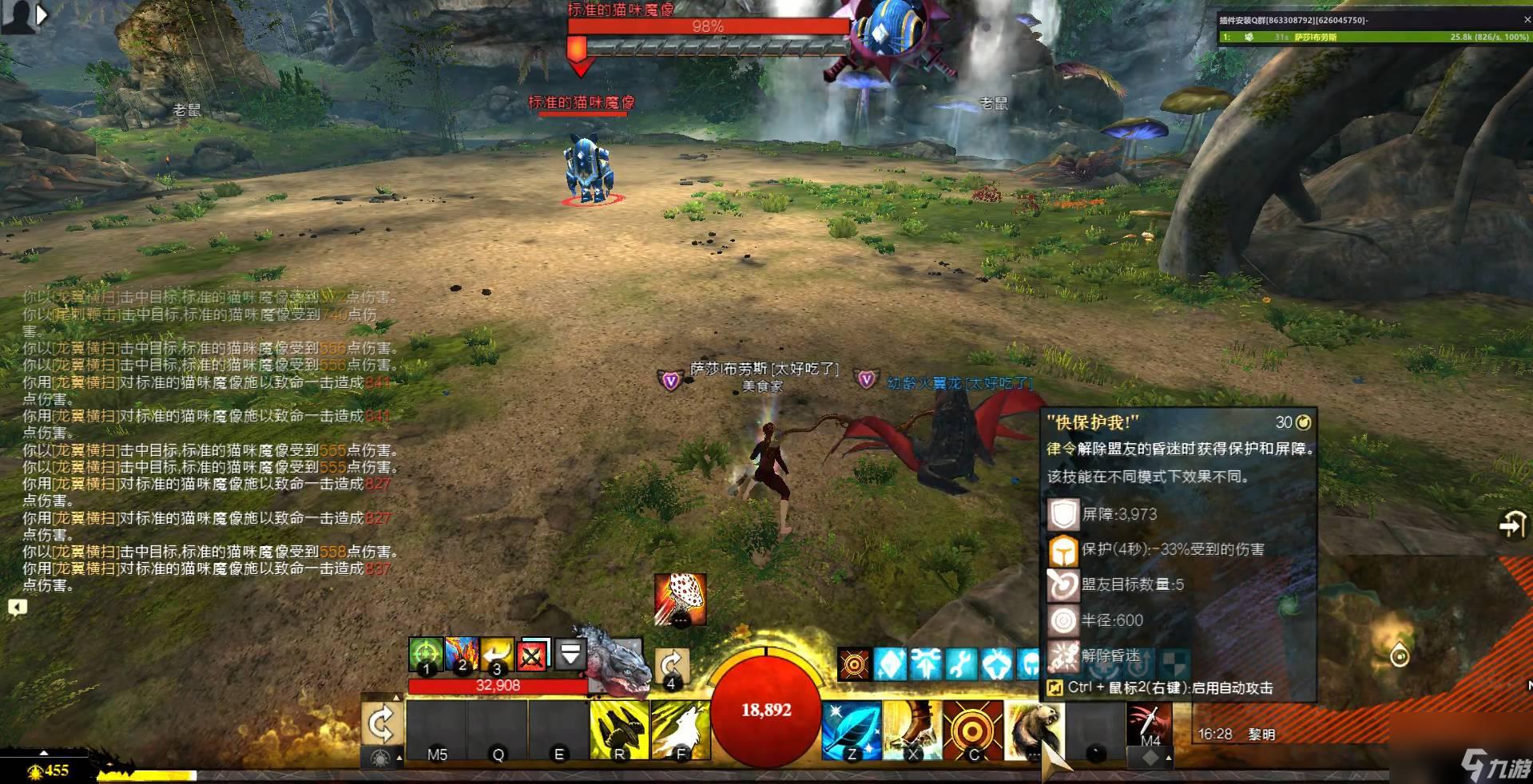Use the roaring bear command skill
Screen dimensions: 1533x784
pyautogui.click(x=1034, y=730)
